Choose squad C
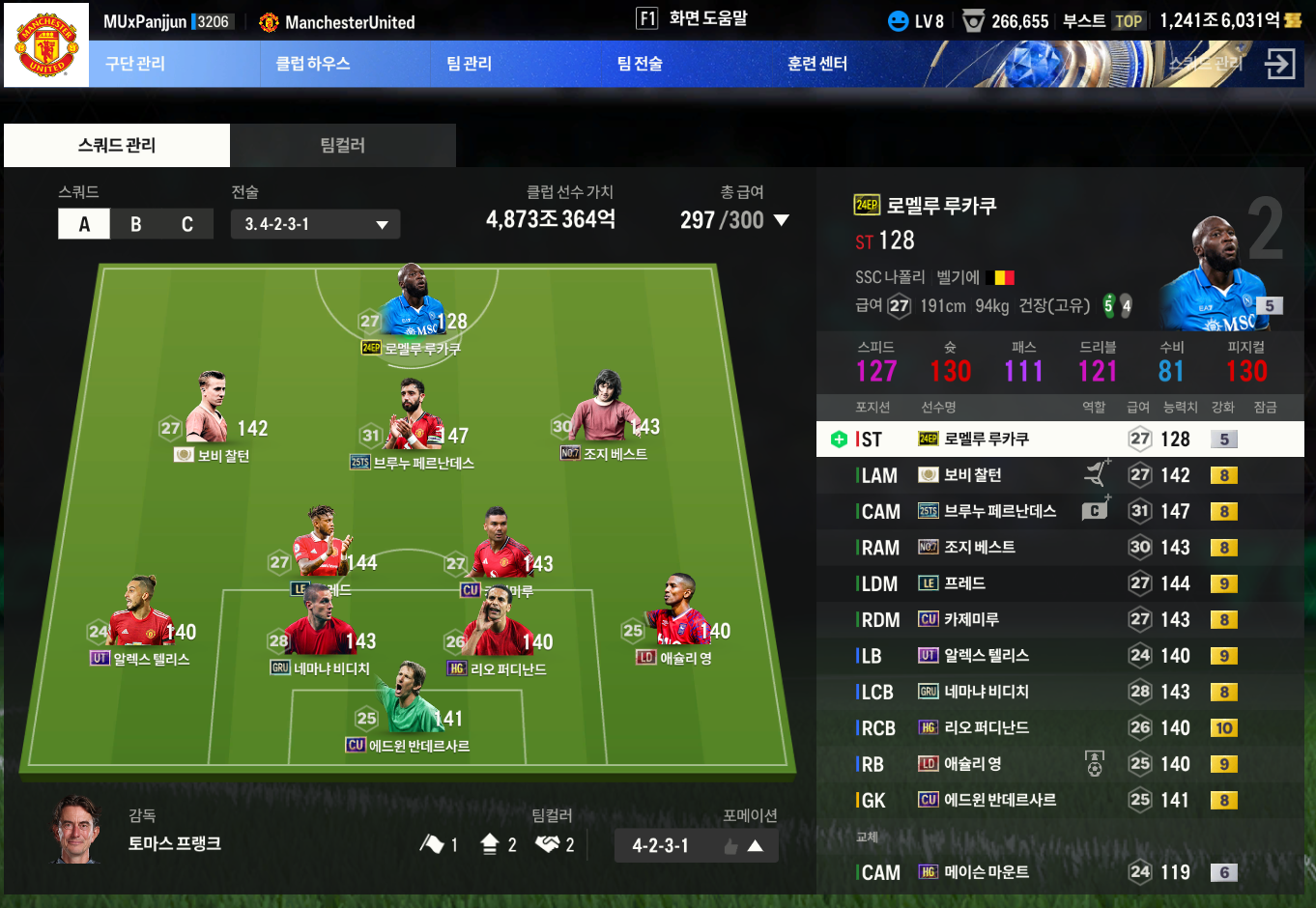 pyautogui.click(x=187, y=224)
